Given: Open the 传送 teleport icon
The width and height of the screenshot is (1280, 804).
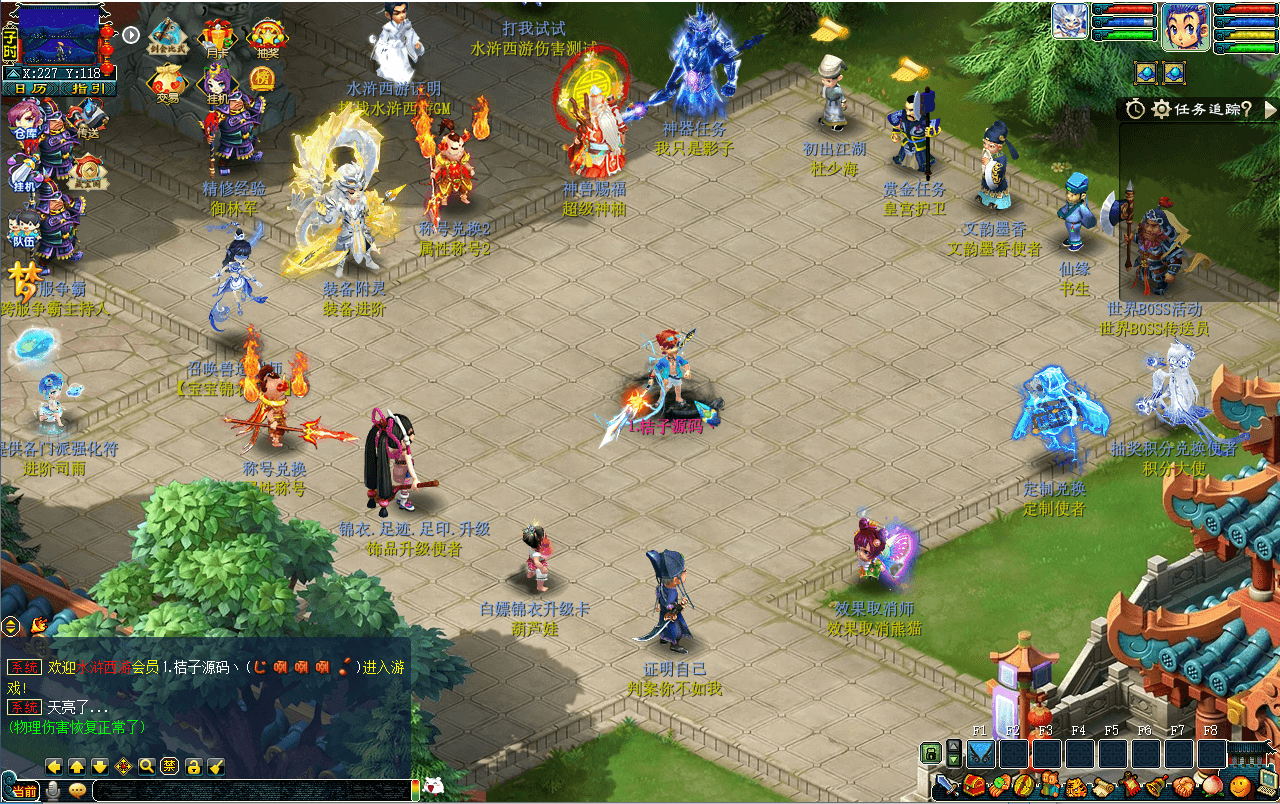Looking at the screenshot, I should coord(88,120).
